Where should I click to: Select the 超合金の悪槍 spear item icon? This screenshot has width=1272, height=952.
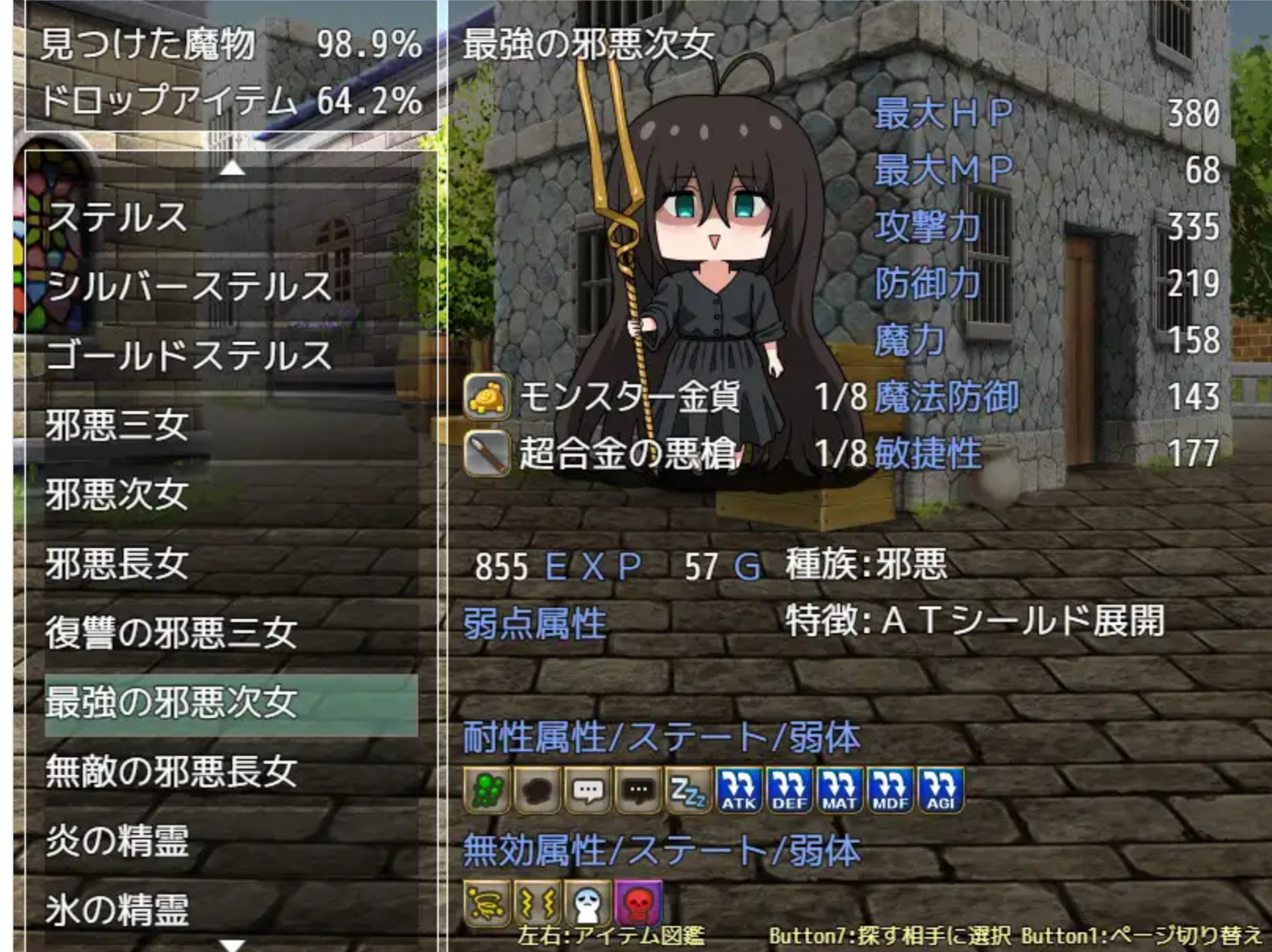[488, 450]
